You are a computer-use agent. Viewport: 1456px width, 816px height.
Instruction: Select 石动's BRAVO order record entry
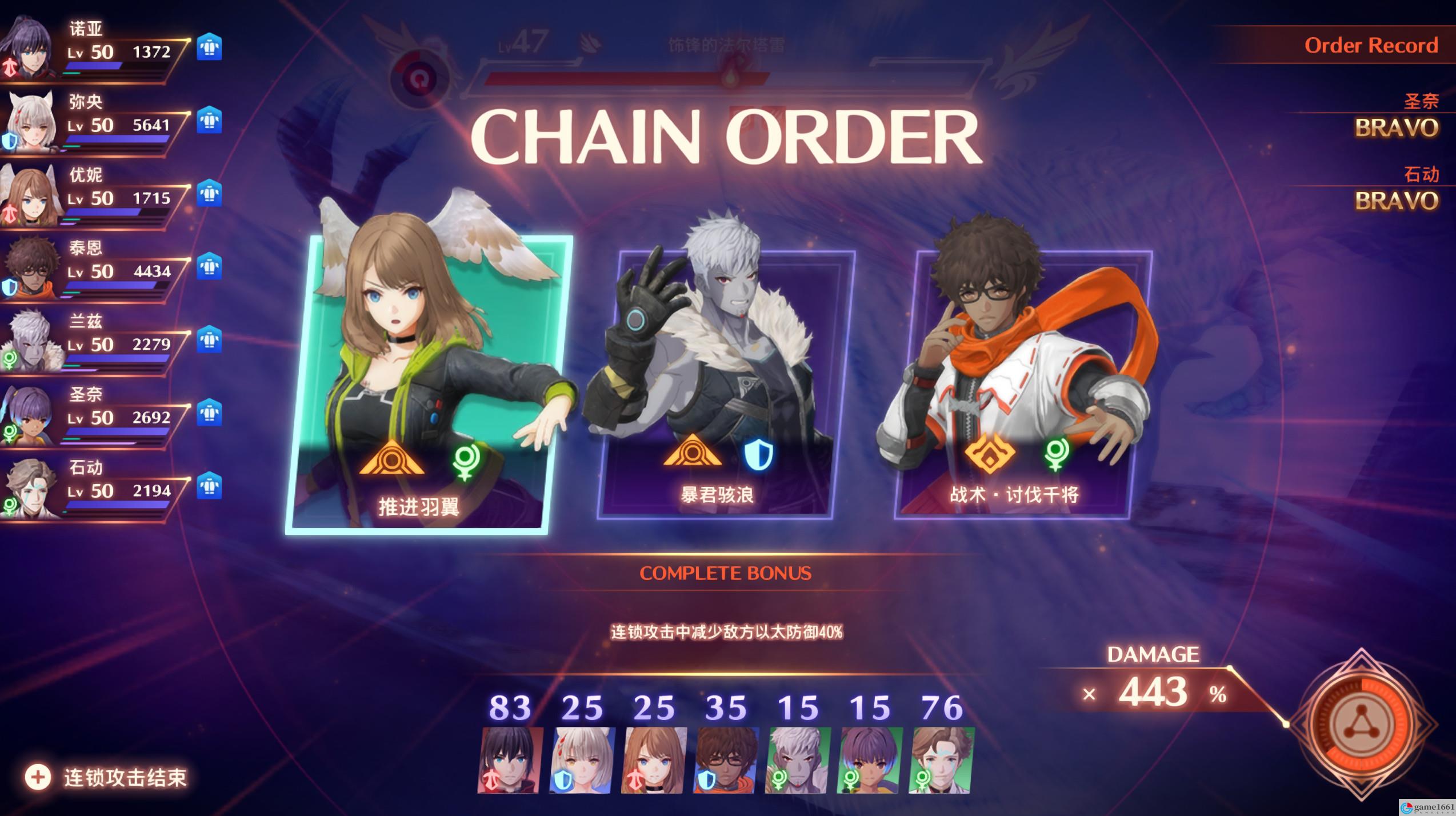1396,200
